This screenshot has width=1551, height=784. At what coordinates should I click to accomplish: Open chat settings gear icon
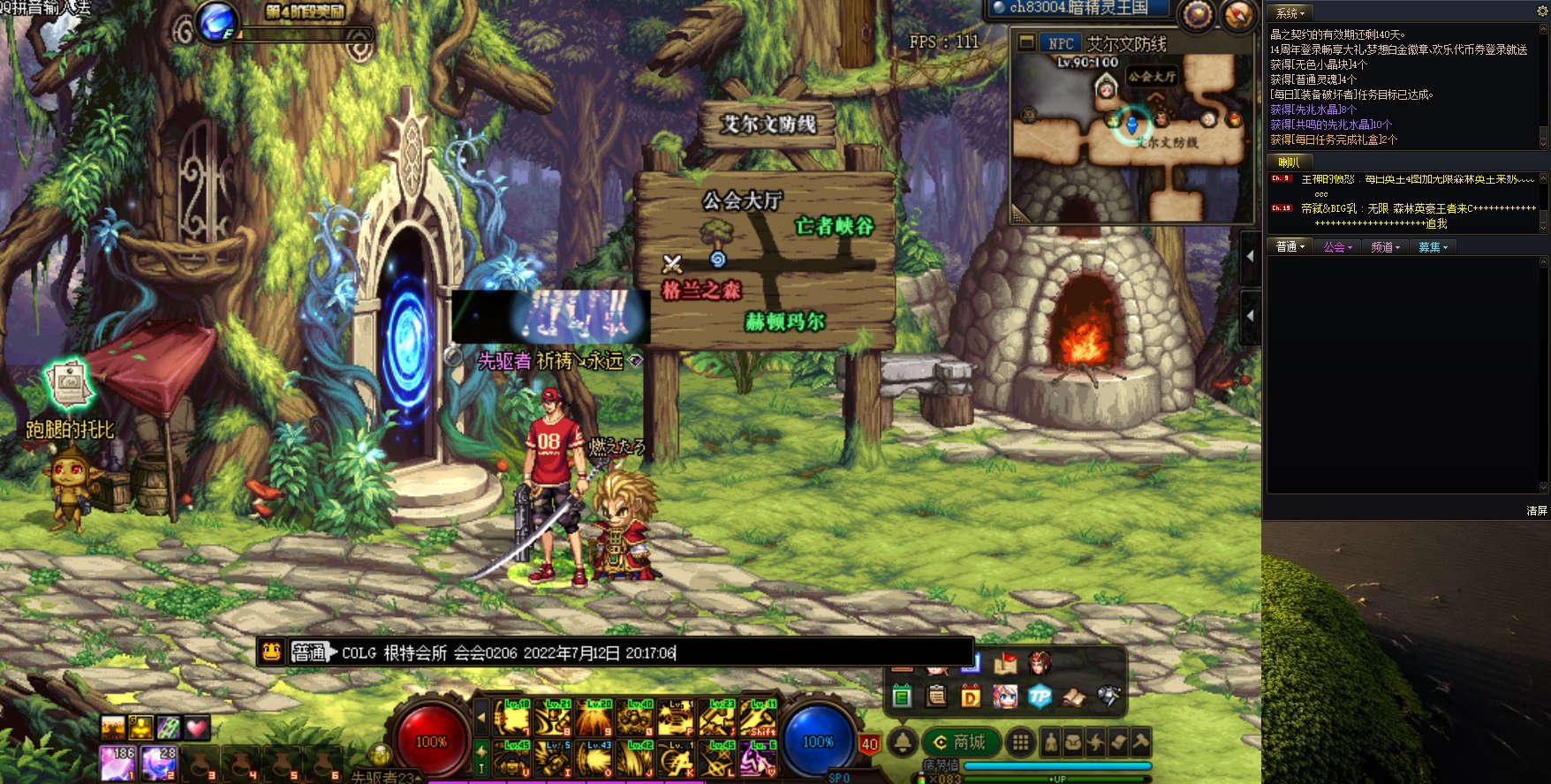[x=1543, y=11]
